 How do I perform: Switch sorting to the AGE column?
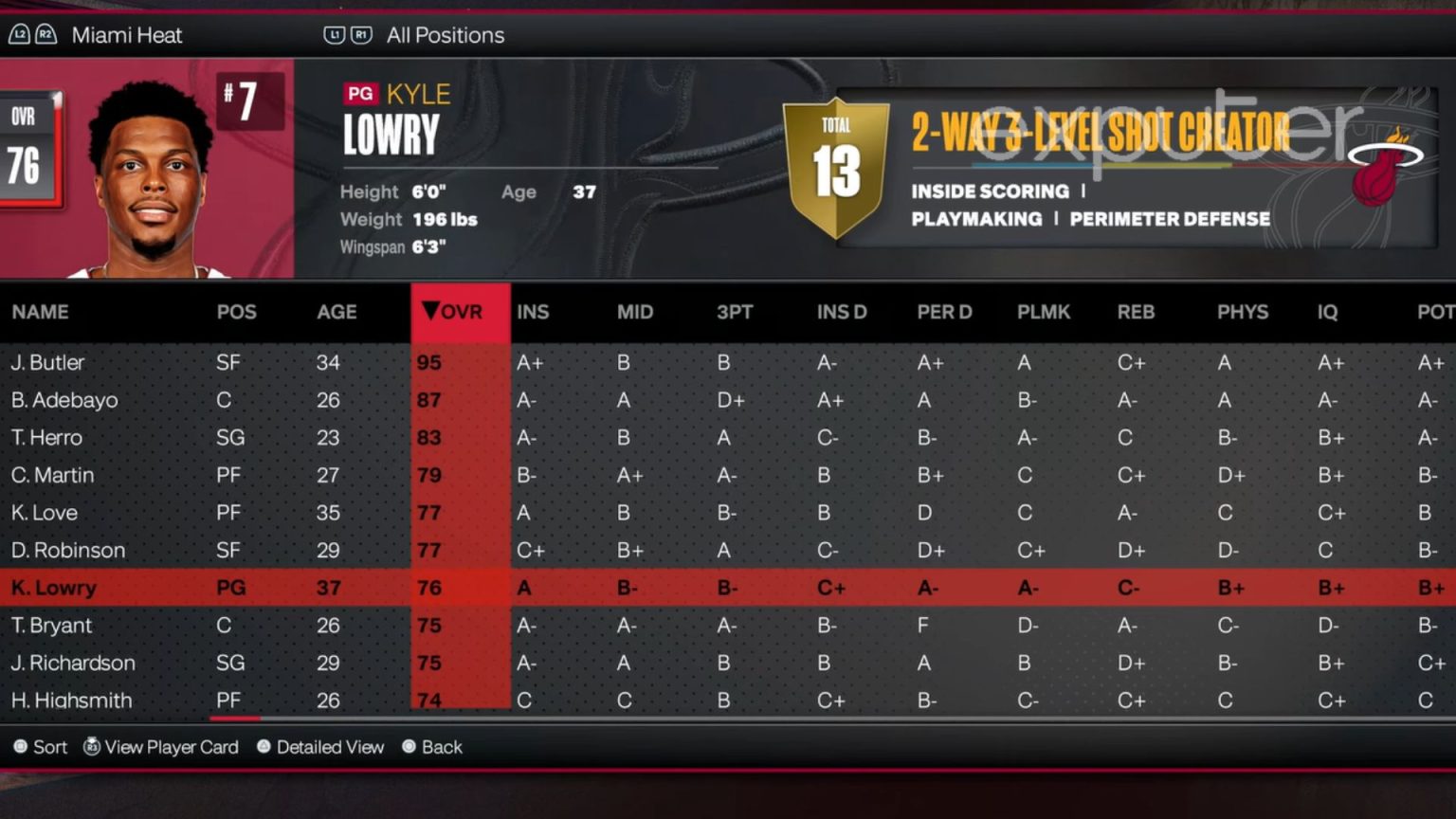tap(337, 311)
